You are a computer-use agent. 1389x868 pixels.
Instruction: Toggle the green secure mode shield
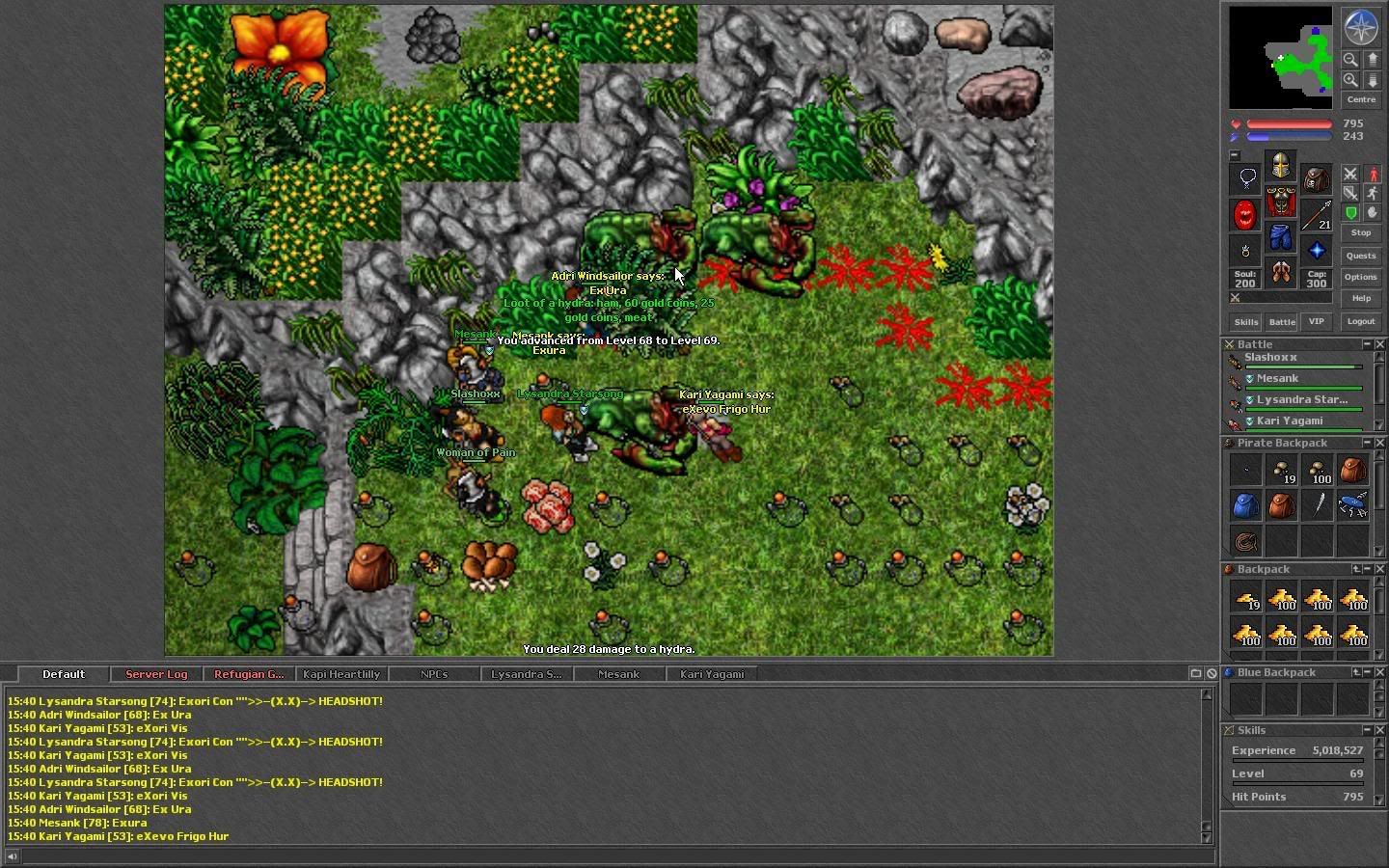point(1351,211)
